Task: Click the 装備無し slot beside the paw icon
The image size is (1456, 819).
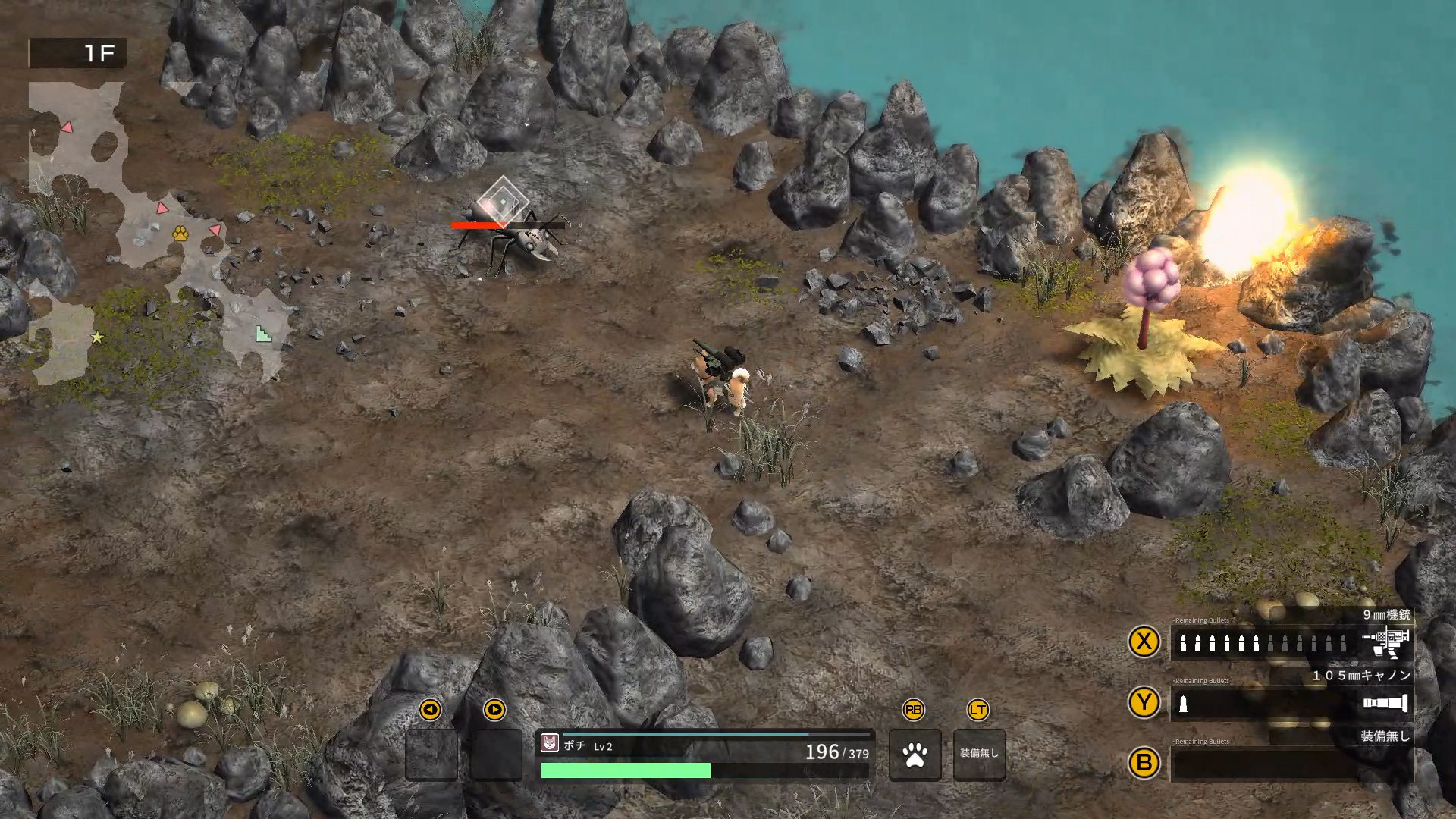Action: 979,755
